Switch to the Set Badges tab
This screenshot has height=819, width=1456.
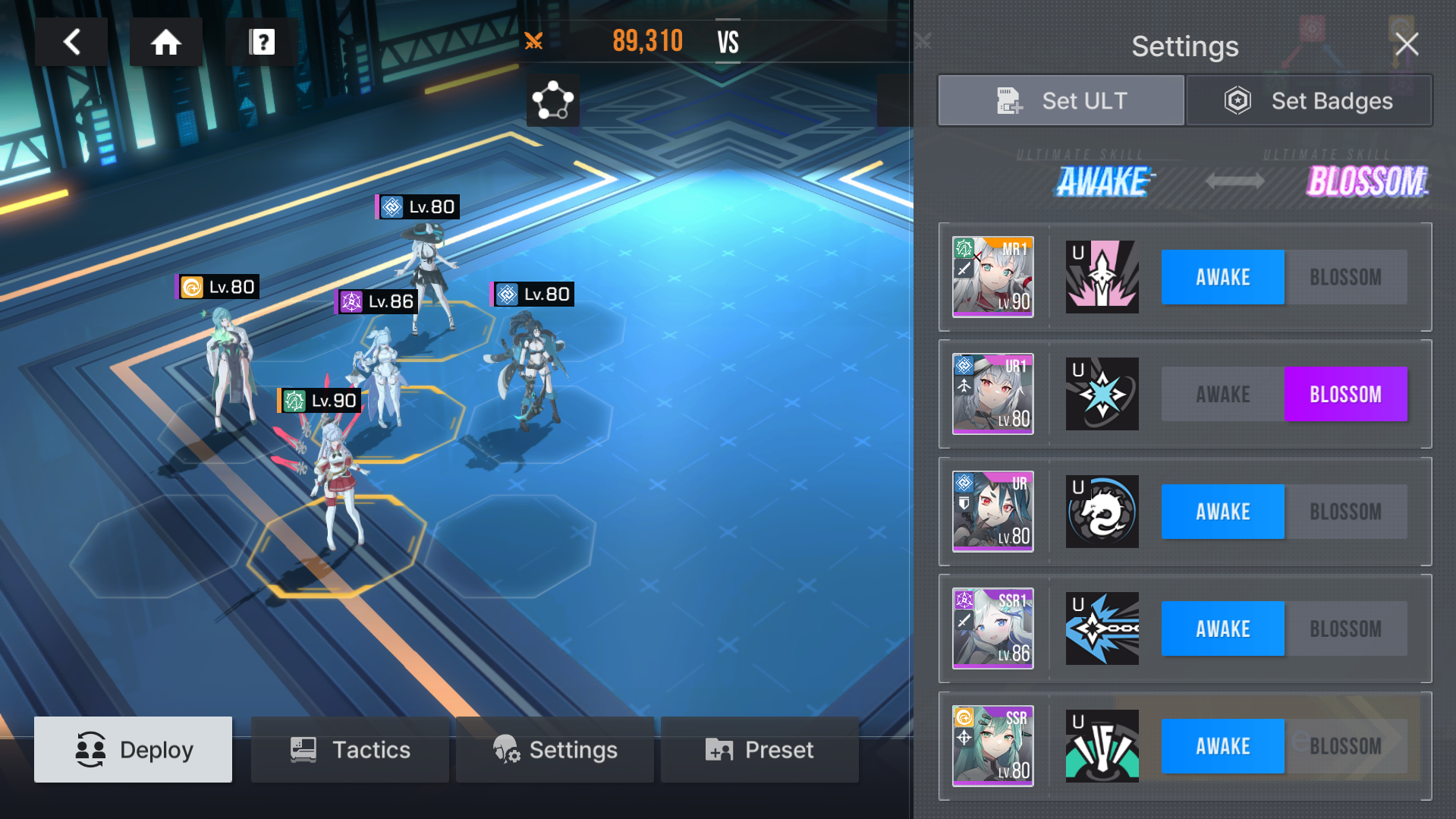[1309, 100]
